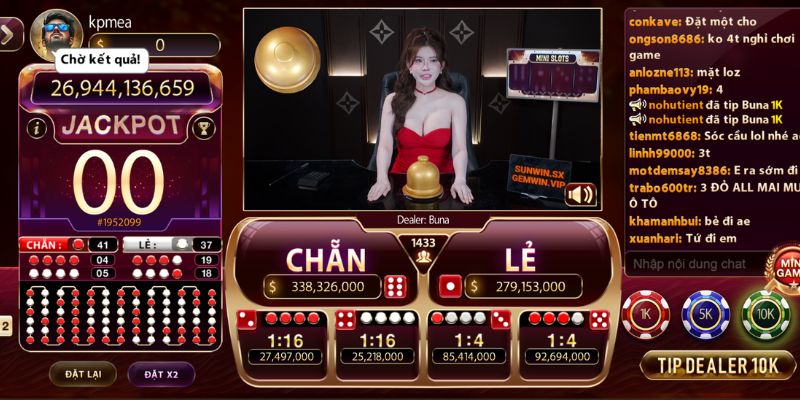Viewport: 800px width, 400px height.
Task: Bet on the CHẴN side
Action: click(325, 265)
